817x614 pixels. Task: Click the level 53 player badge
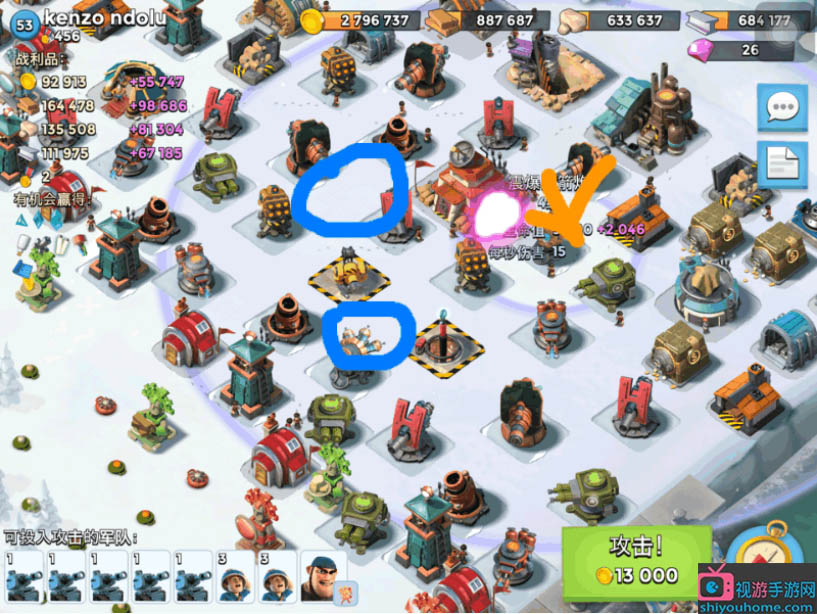21,22
